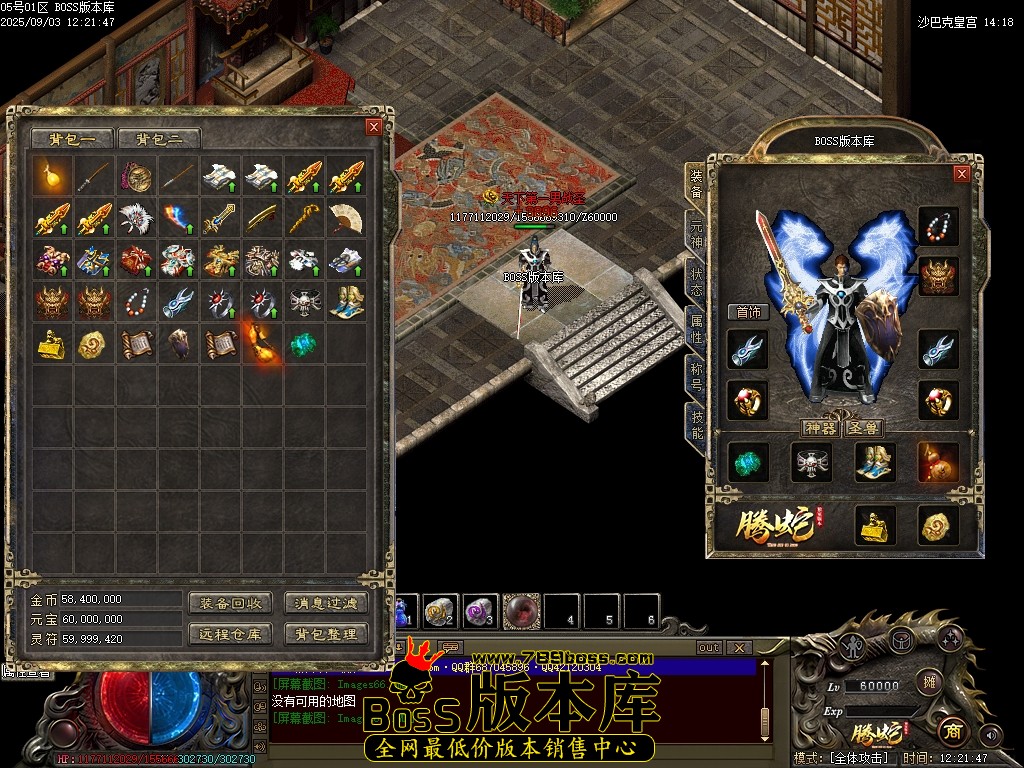The width and height of the screenshot is (1024, 768).
Task: Select the golden gourd in the bag
Action: 53,176
